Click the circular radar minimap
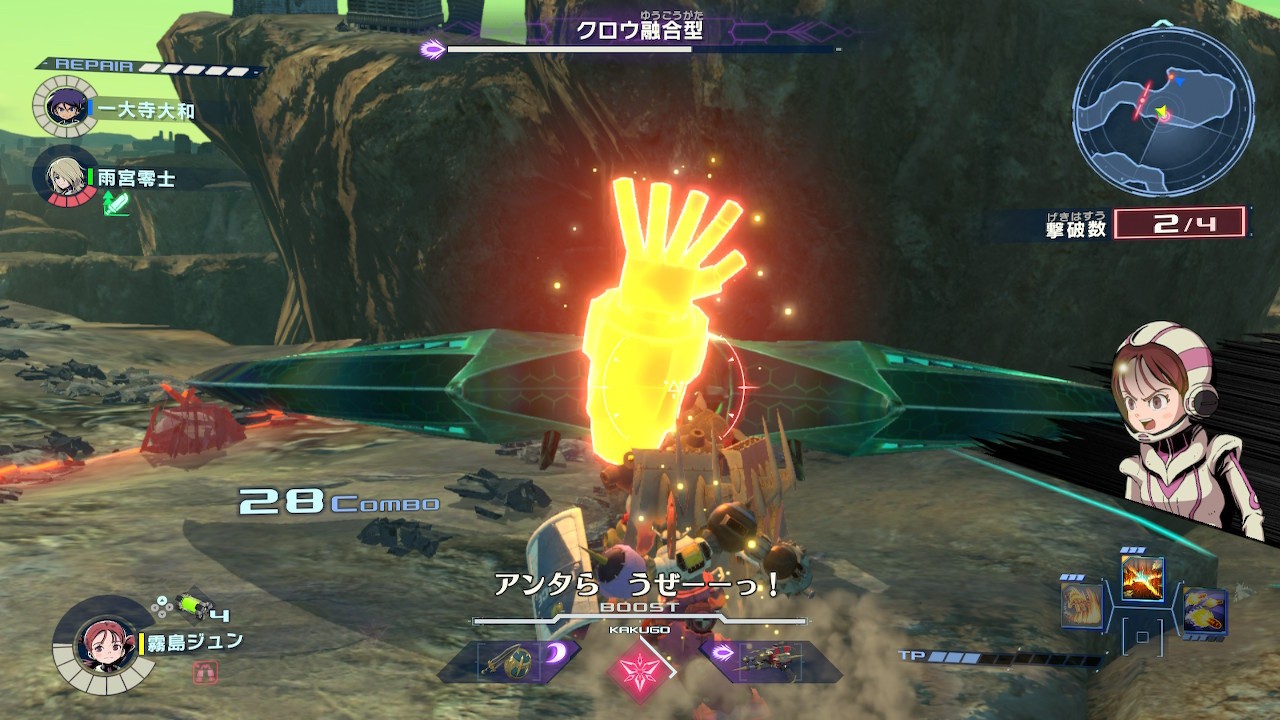The height and width of the screenshot is (720, 1280). point(1163,110)
